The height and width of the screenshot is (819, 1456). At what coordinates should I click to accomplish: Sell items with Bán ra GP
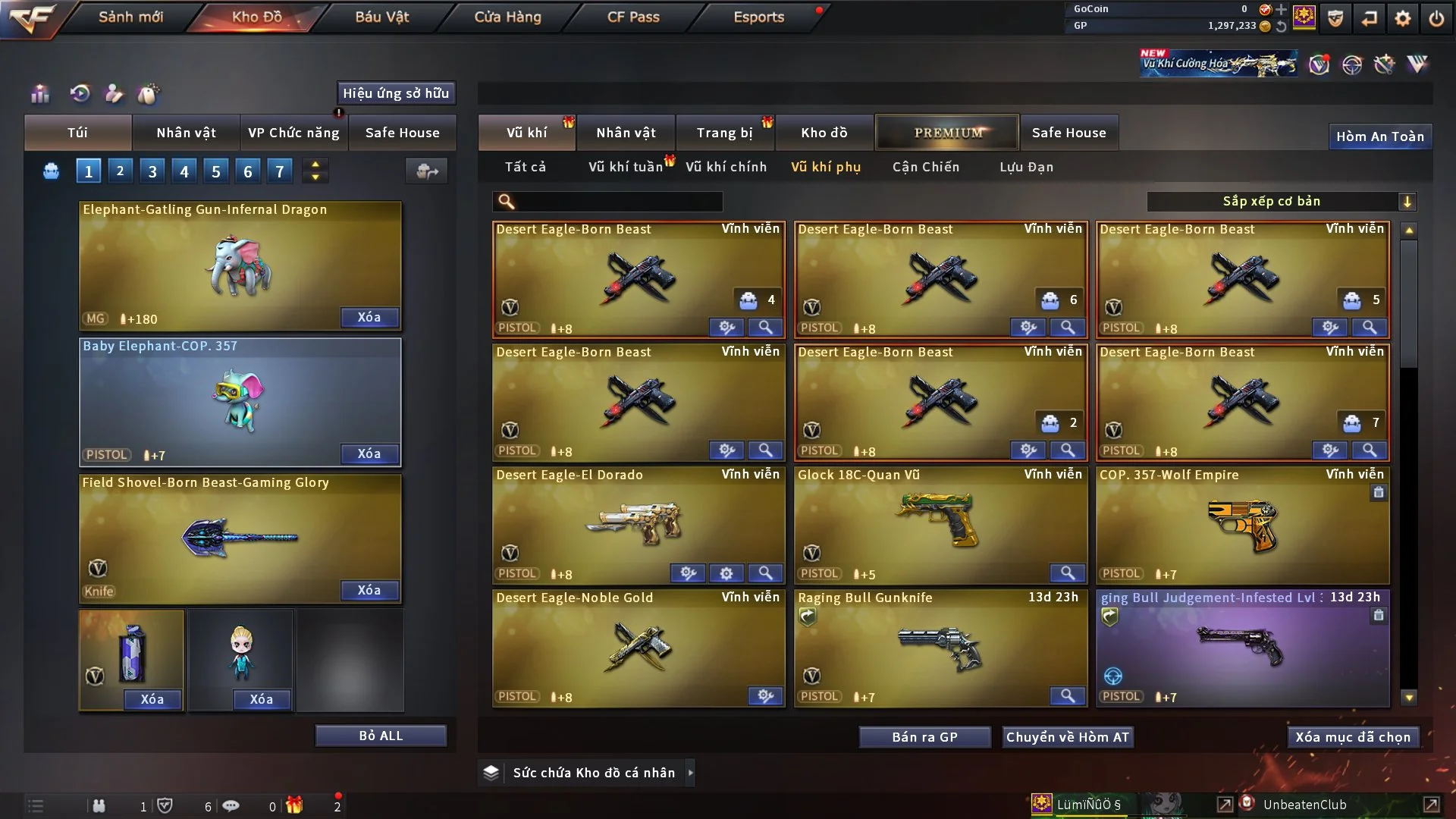(x=924, y=737)
